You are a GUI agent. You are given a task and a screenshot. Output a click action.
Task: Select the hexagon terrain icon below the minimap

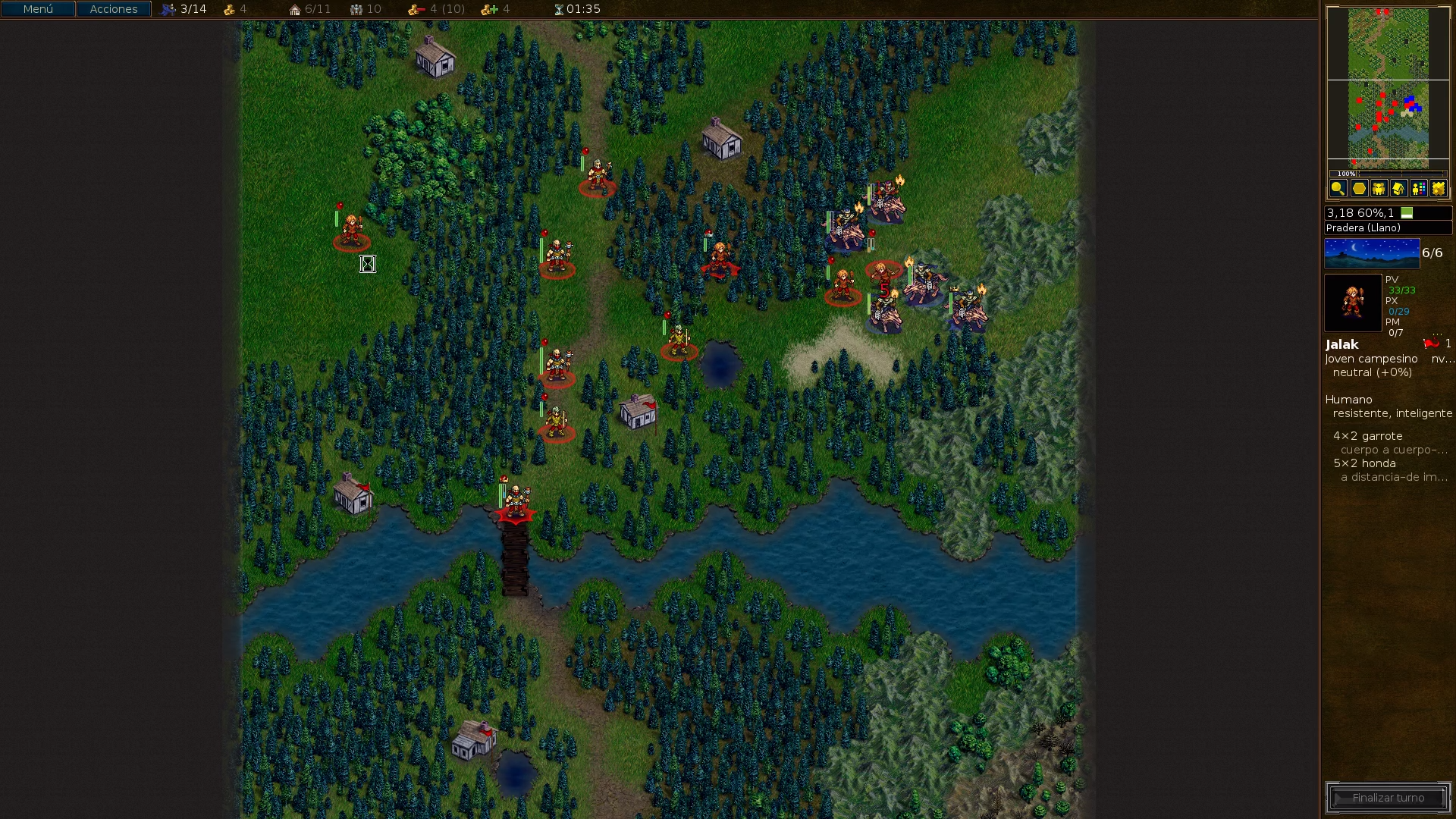(1358, 188)
